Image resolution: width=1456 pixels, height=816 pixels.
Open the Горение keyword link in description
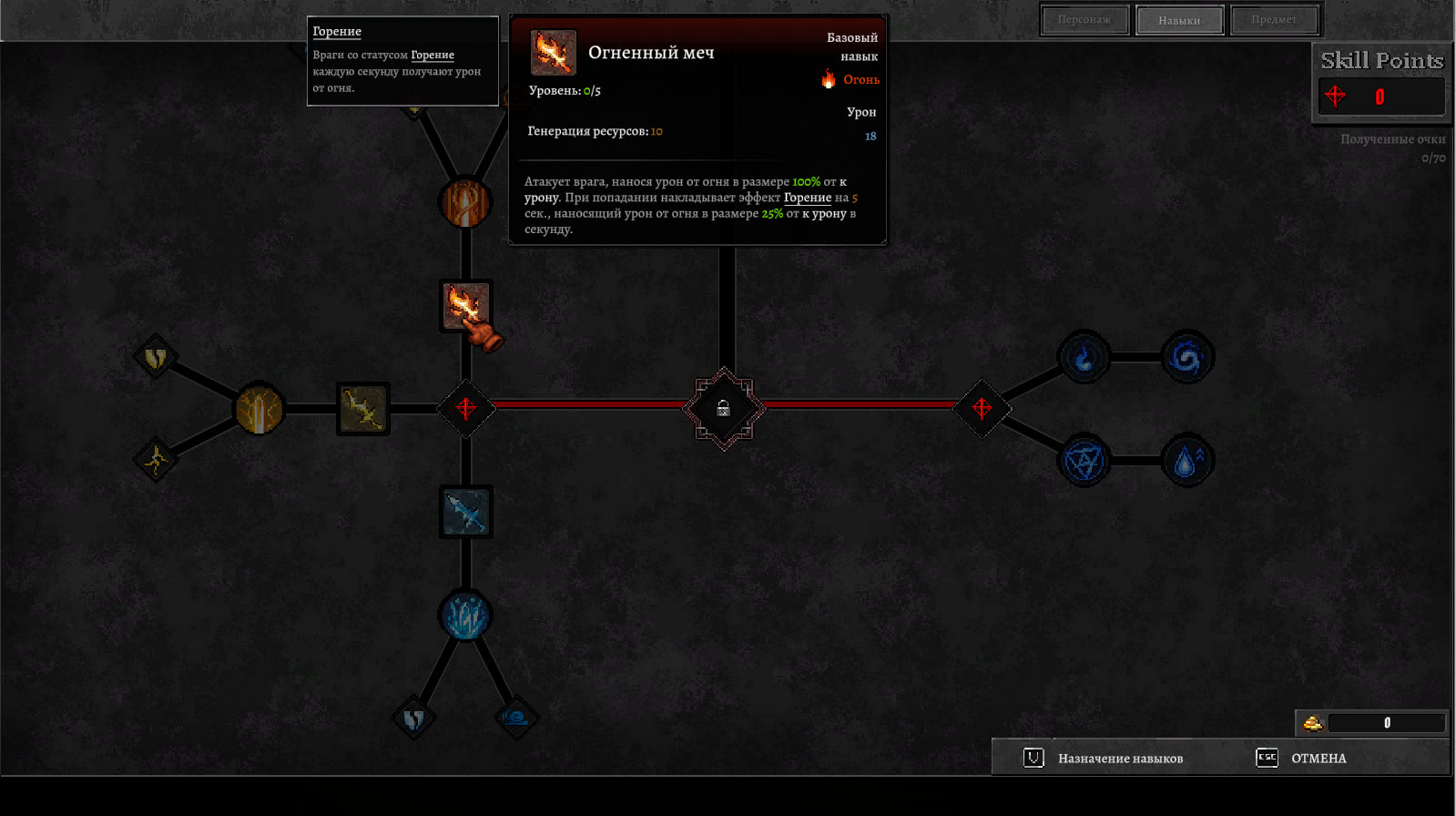[x=807, y=198]
